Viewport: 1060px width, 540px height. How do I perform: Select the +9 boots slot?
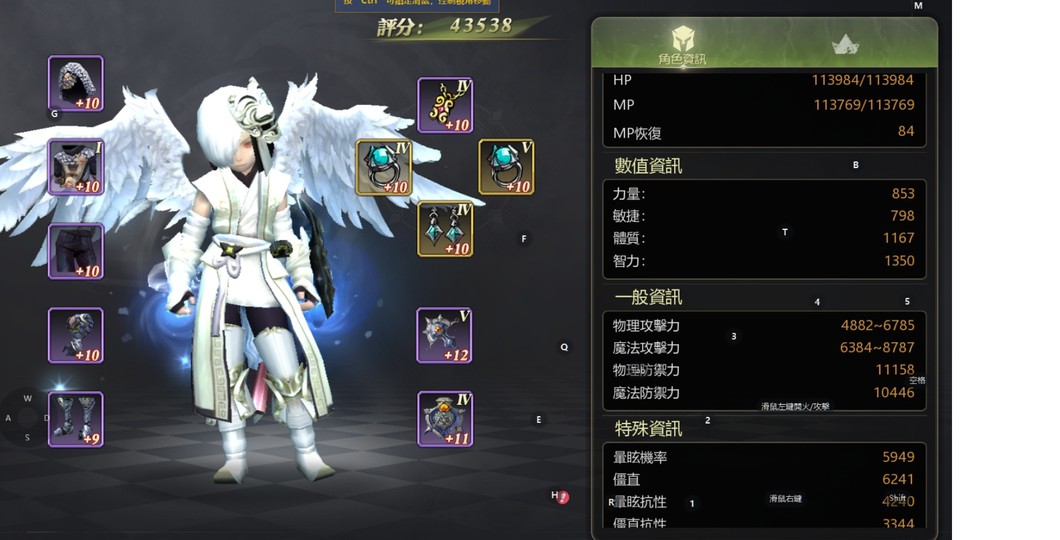coord(76,419)
